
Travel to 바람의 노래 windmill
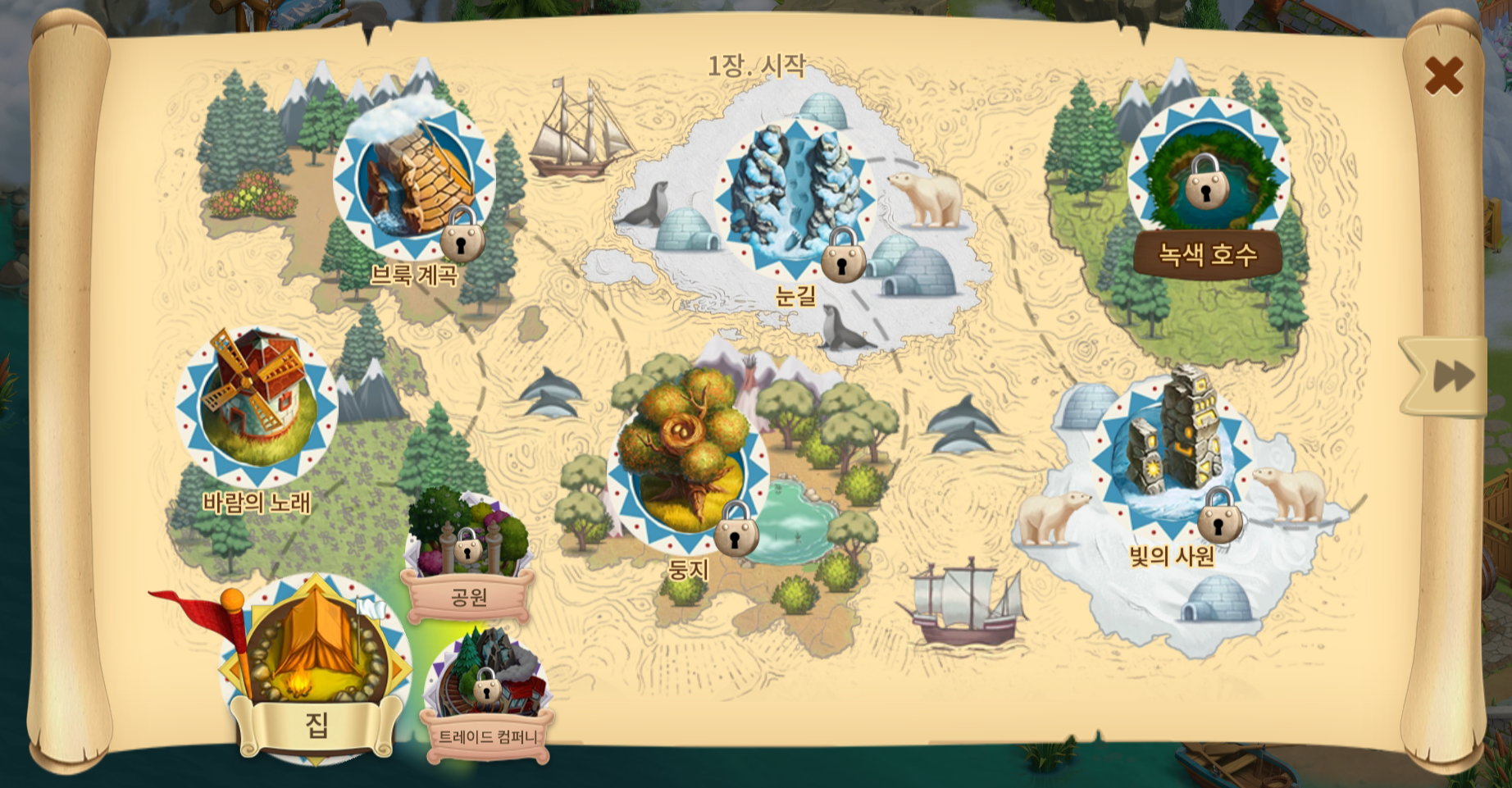(x=257, y=406)
